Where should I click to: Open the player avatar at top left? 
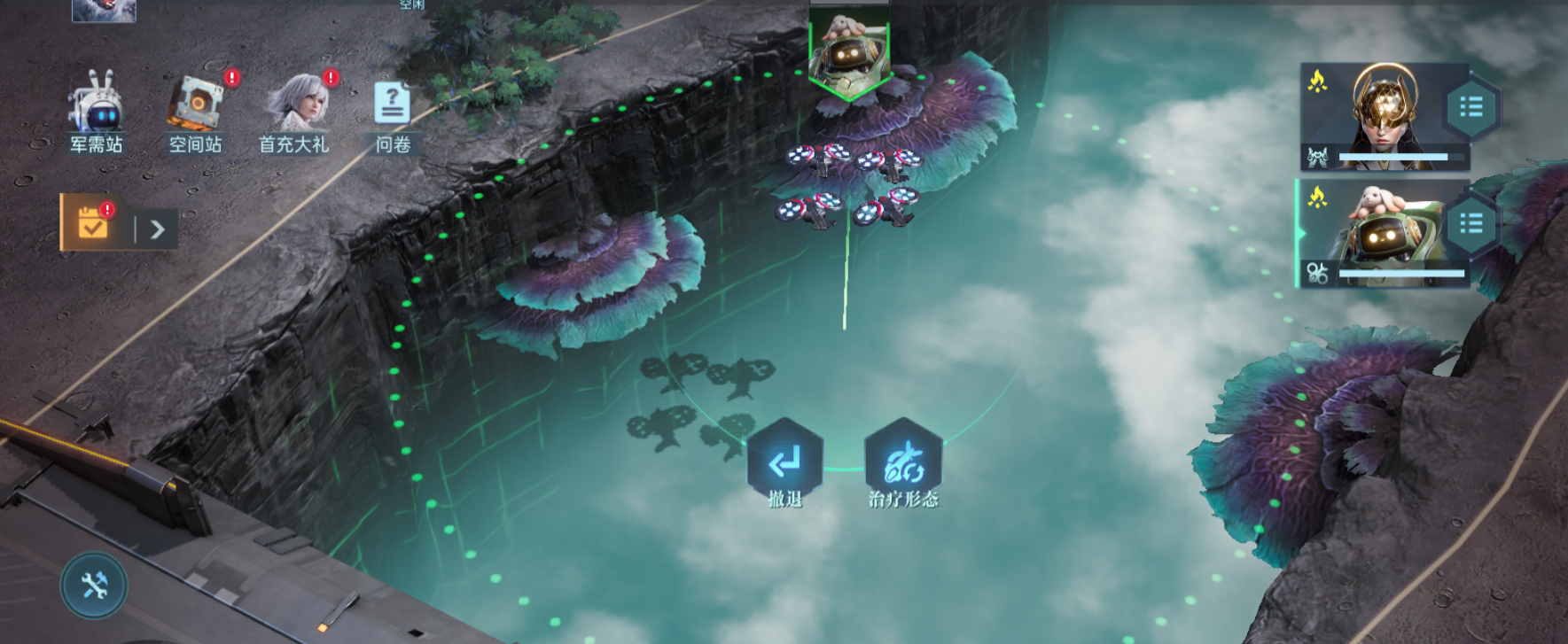(104, 10)
